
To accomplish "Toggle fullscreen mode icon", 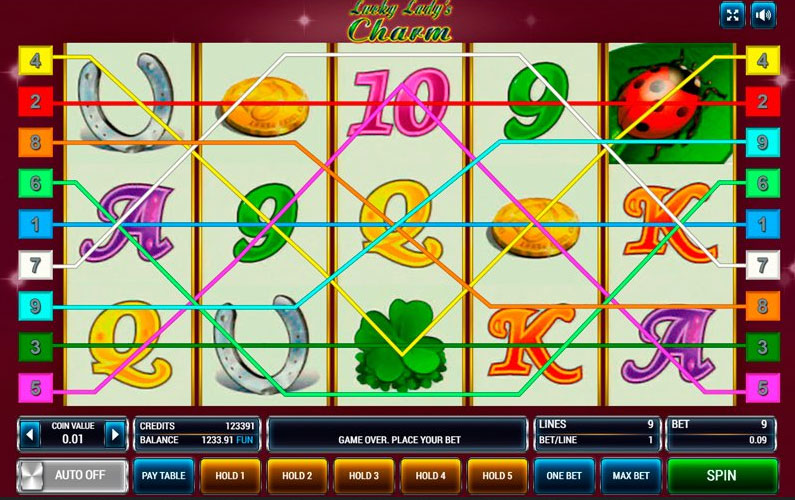I will (732, 15).
